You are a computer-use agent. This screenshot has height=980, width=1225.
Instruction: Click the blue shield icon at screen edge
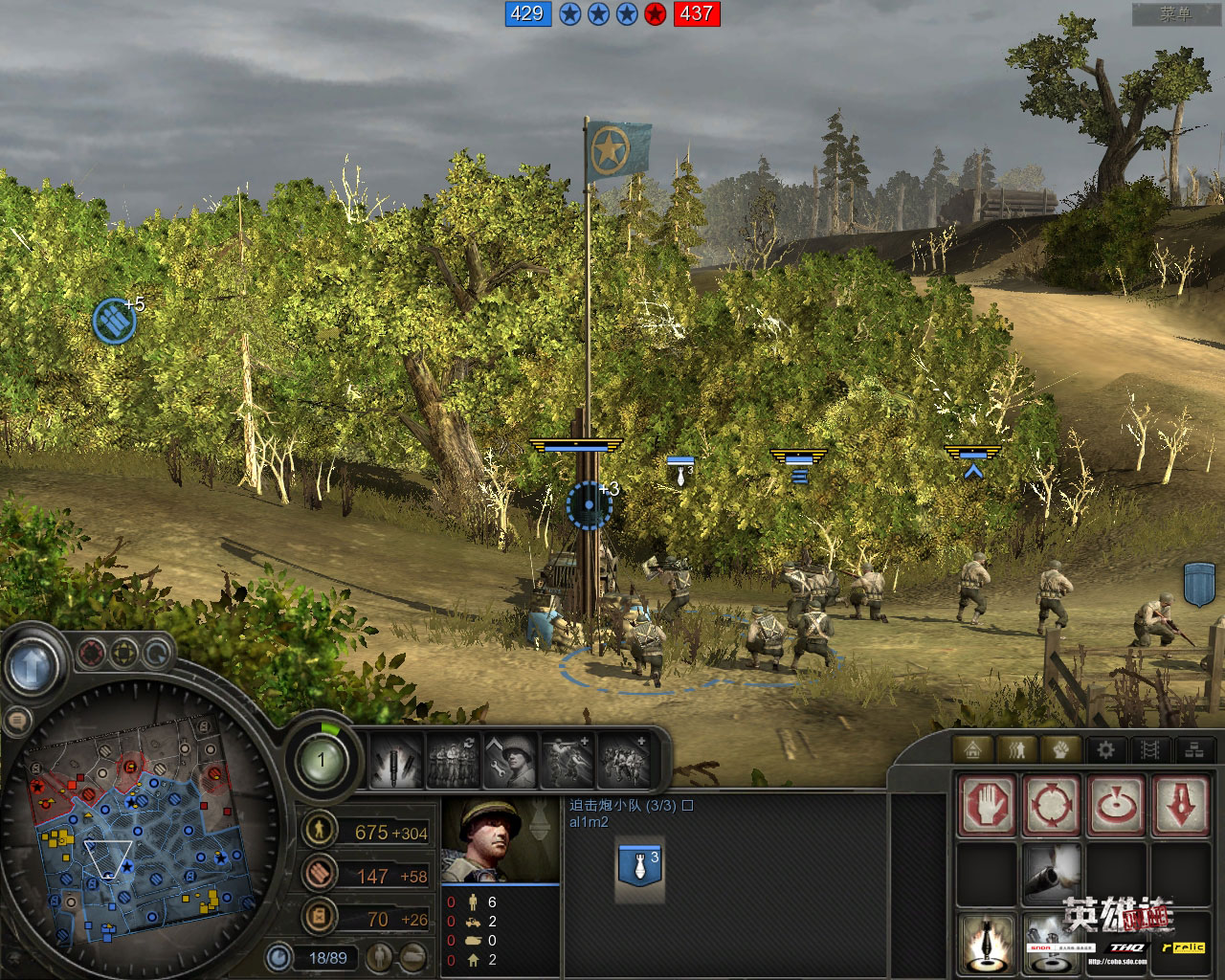coord(1199,583)
